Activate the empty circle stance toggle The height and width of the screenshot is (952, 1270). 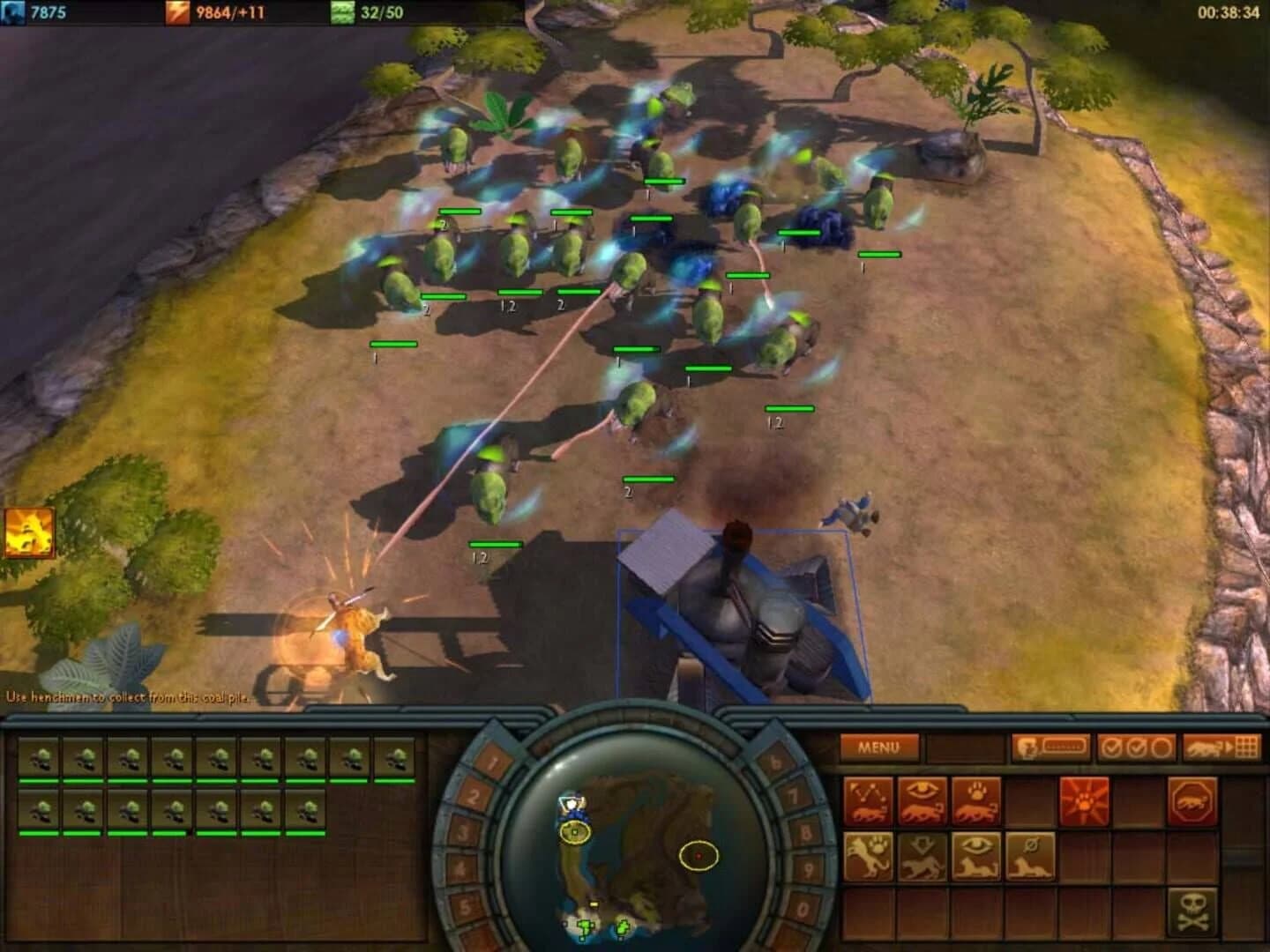1160,746
